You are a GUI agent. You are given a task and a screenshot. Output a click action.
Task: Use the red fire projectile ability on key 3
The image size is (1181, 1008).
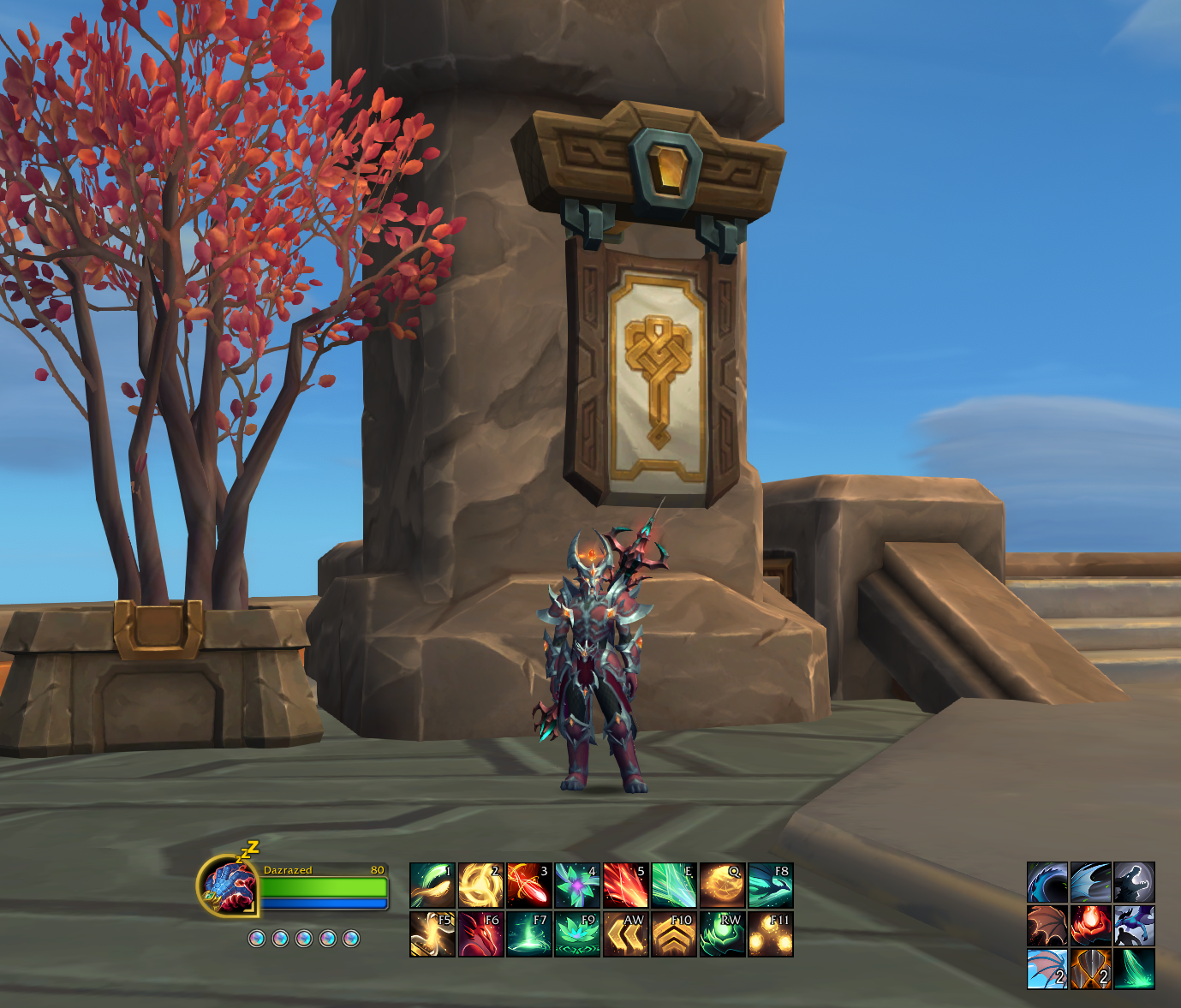pos(528,885)
